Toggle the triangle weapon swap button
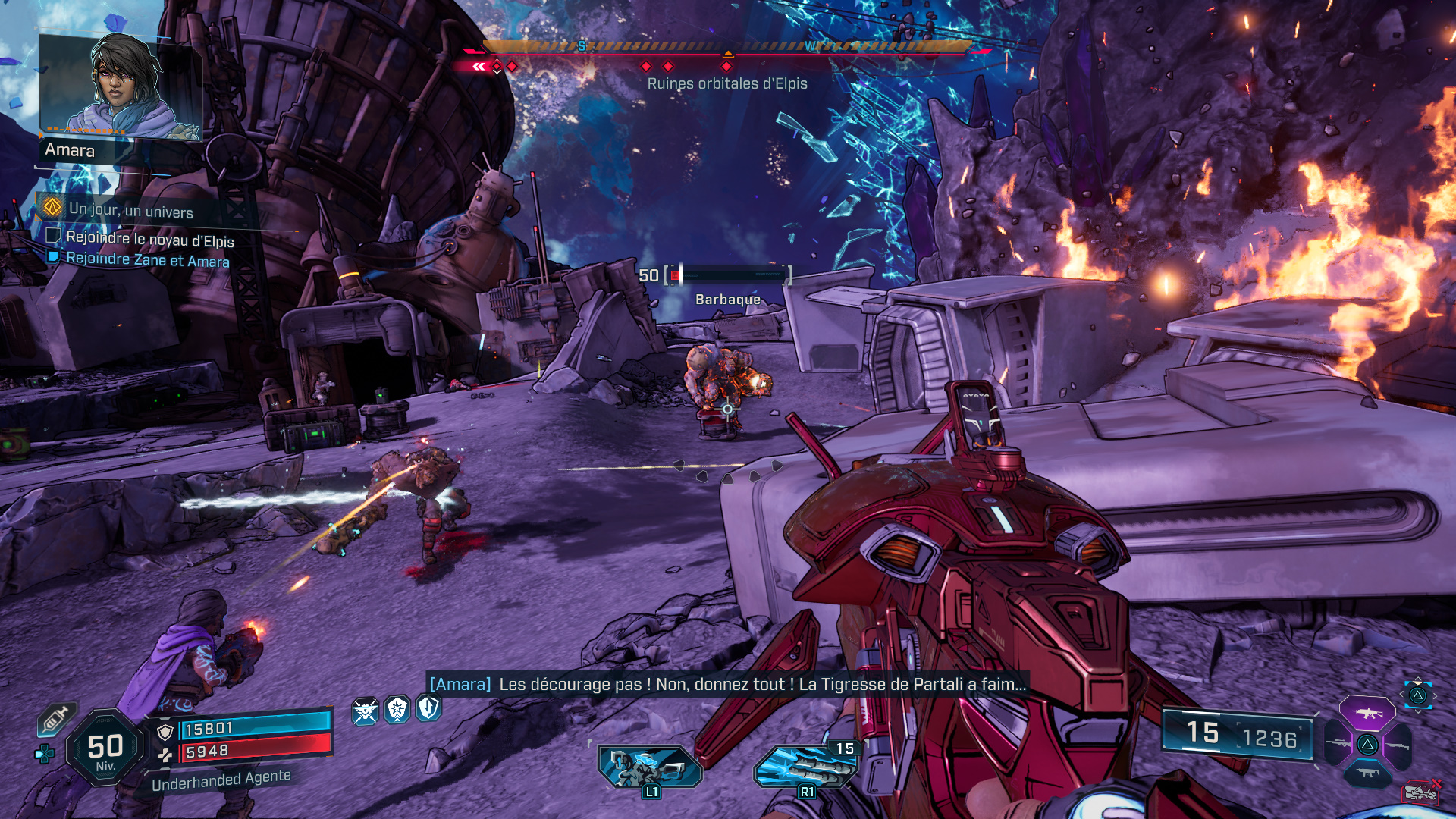This screenshot has height=819, width=1456. (1420, 695)
